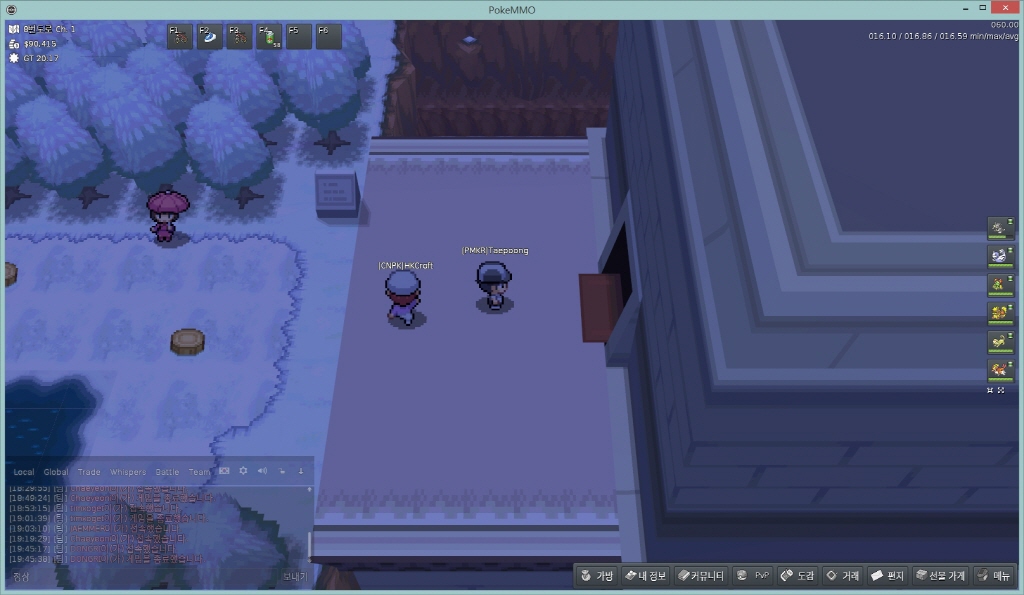1024x595 pixels.
Task: Open the 내 정보 trainer info panel
Action: pyautogui.click(x=644, y=576)
